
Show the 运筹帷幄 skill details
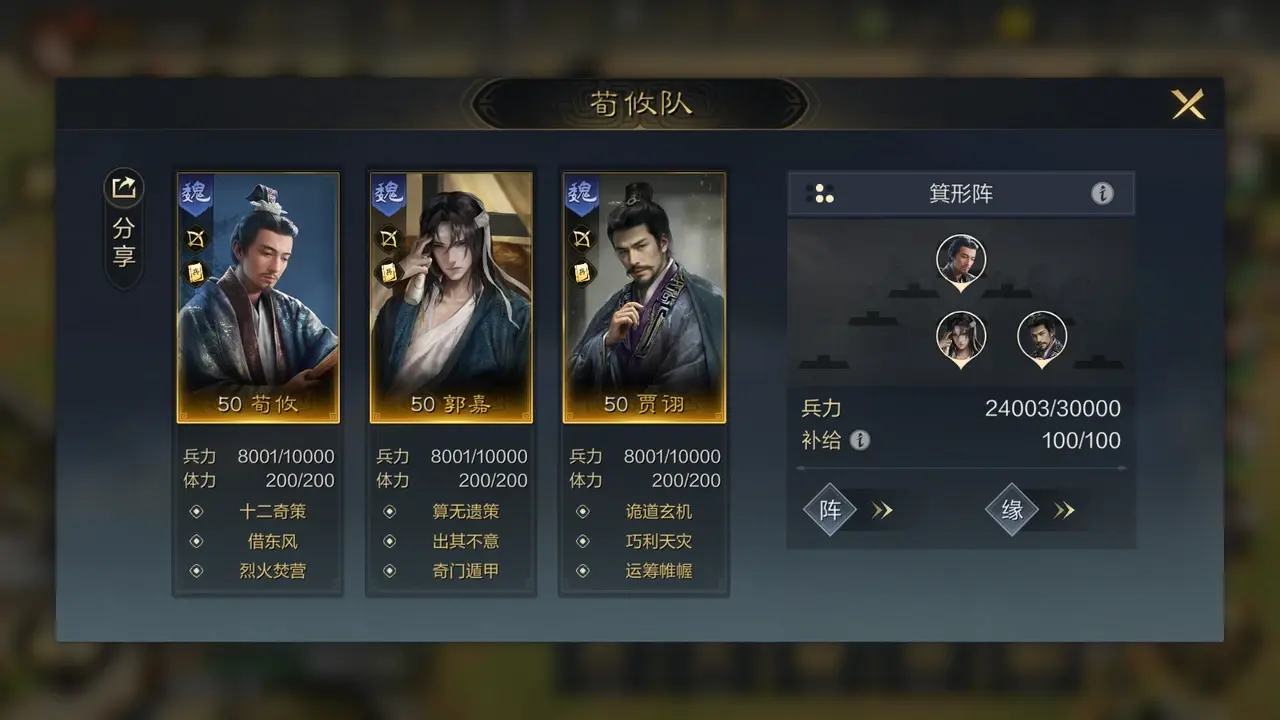658,571
